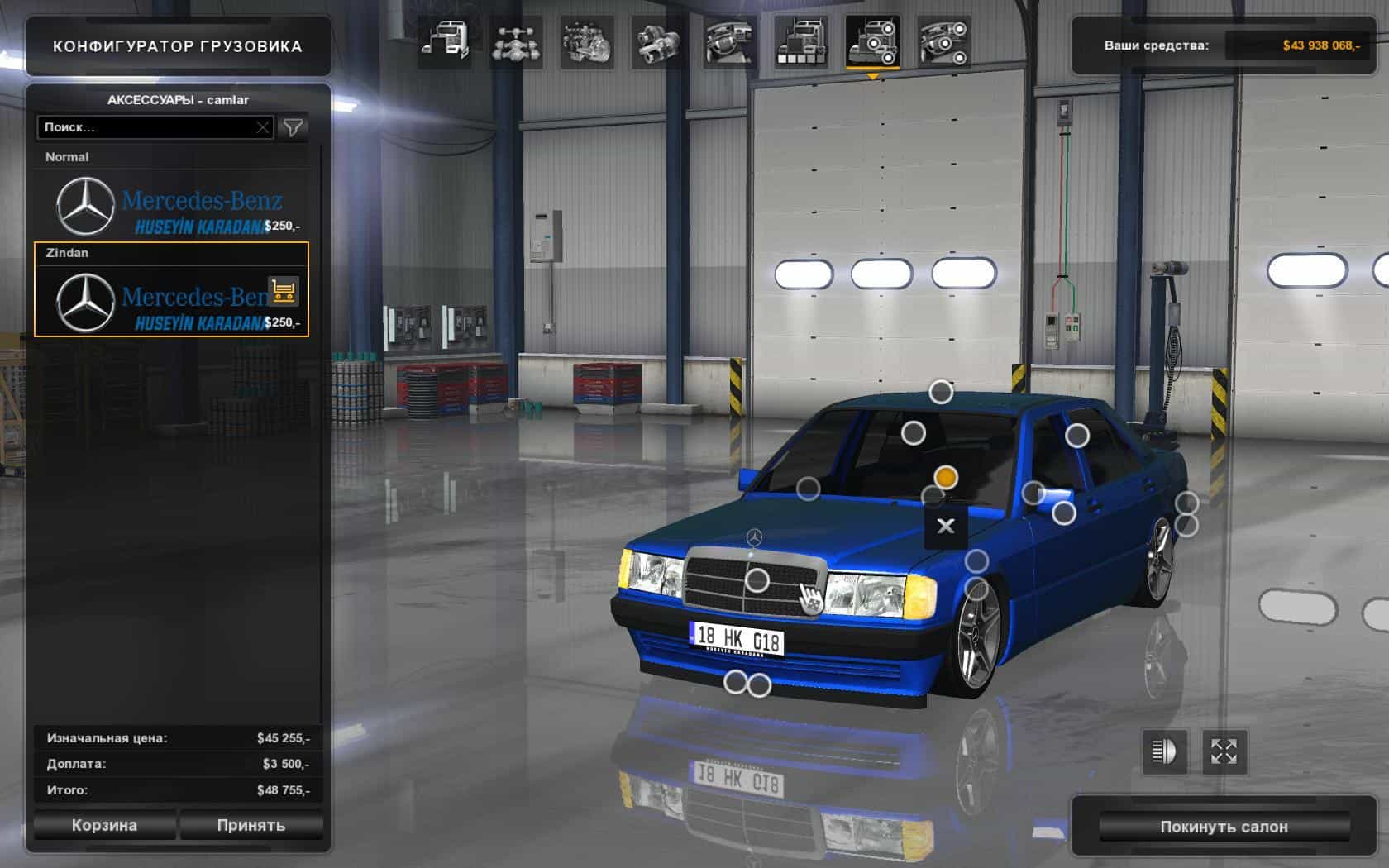Screen dimensions: 1389x868
Task: Open the Корзина cart
Action: tap(104, 825)
